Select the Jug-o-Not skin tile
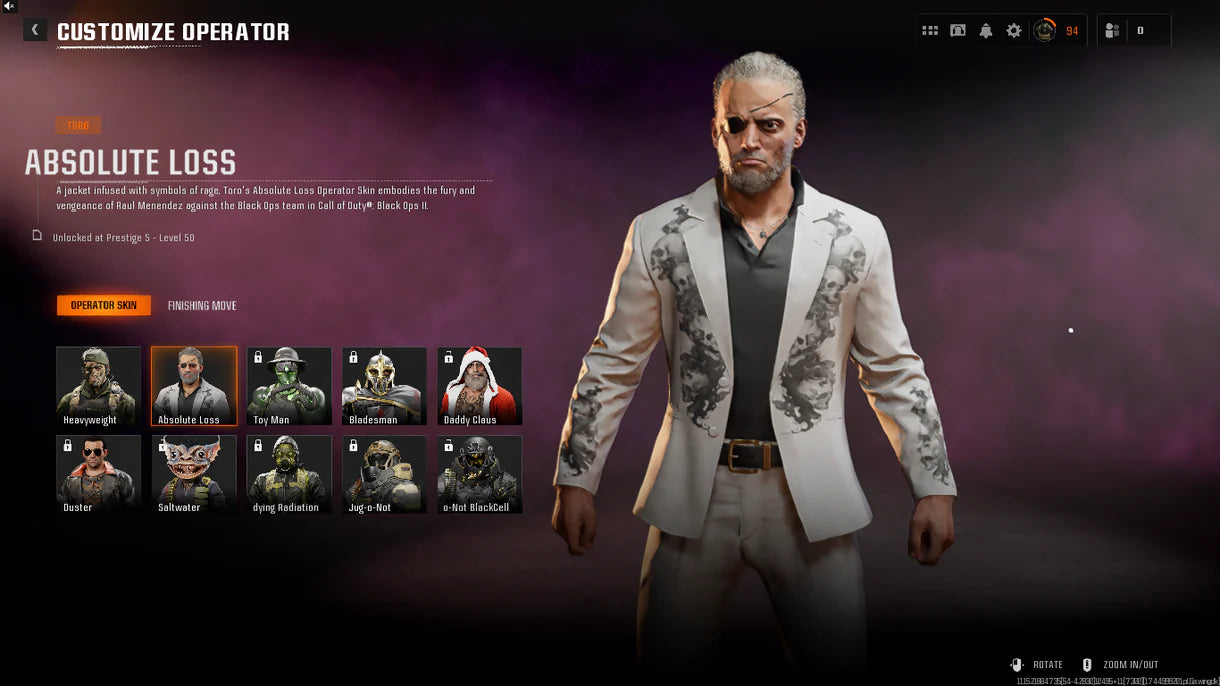Image resolution: width=1220 pixels, height=686 pixels. tap(384, 474)
